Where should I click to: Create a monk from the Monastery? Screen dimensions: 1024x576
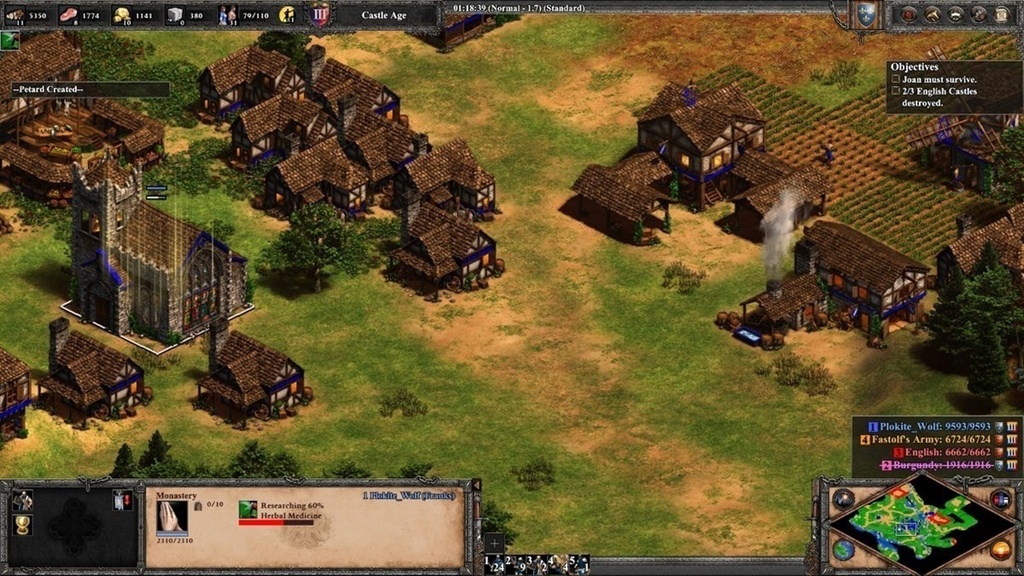[23, 500]
